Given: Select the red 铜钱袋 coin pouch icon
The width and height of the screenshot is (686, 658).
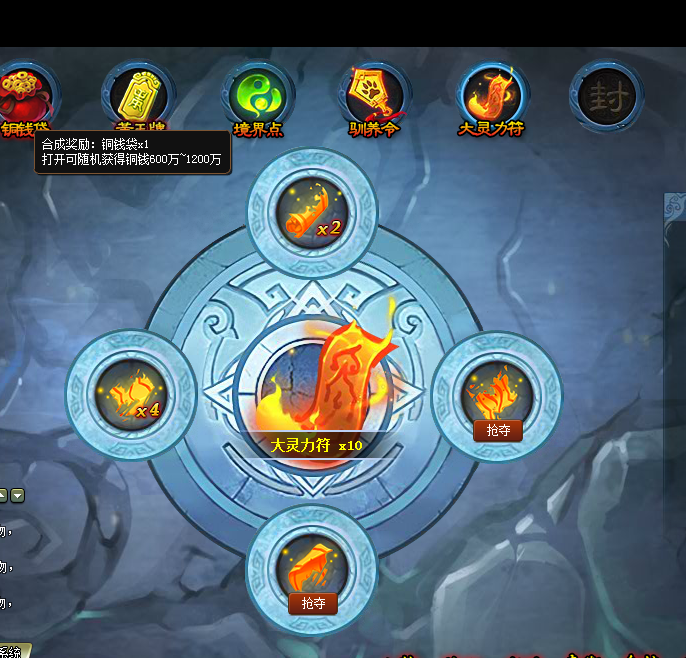Looking at the screenshot, I should pos(23,95).
